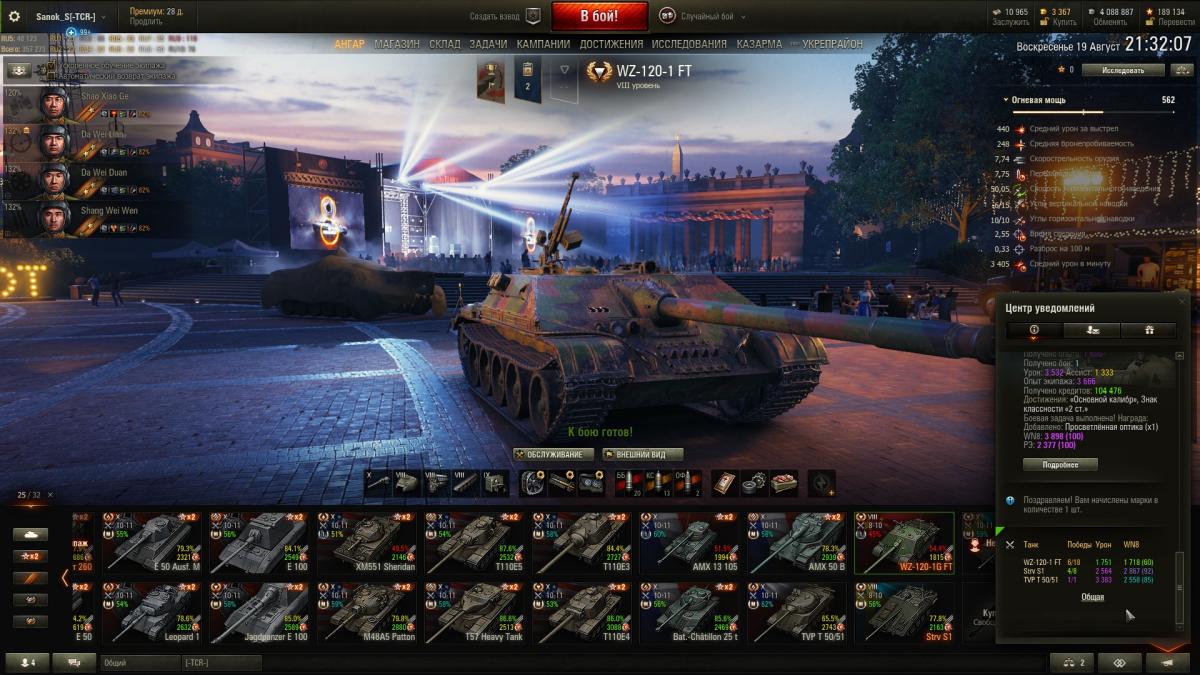This screenshot has width=1200, height=675.
Task: Show the ДОСТИЖЕНИЯ achievements tab
Action: (611, 45)
